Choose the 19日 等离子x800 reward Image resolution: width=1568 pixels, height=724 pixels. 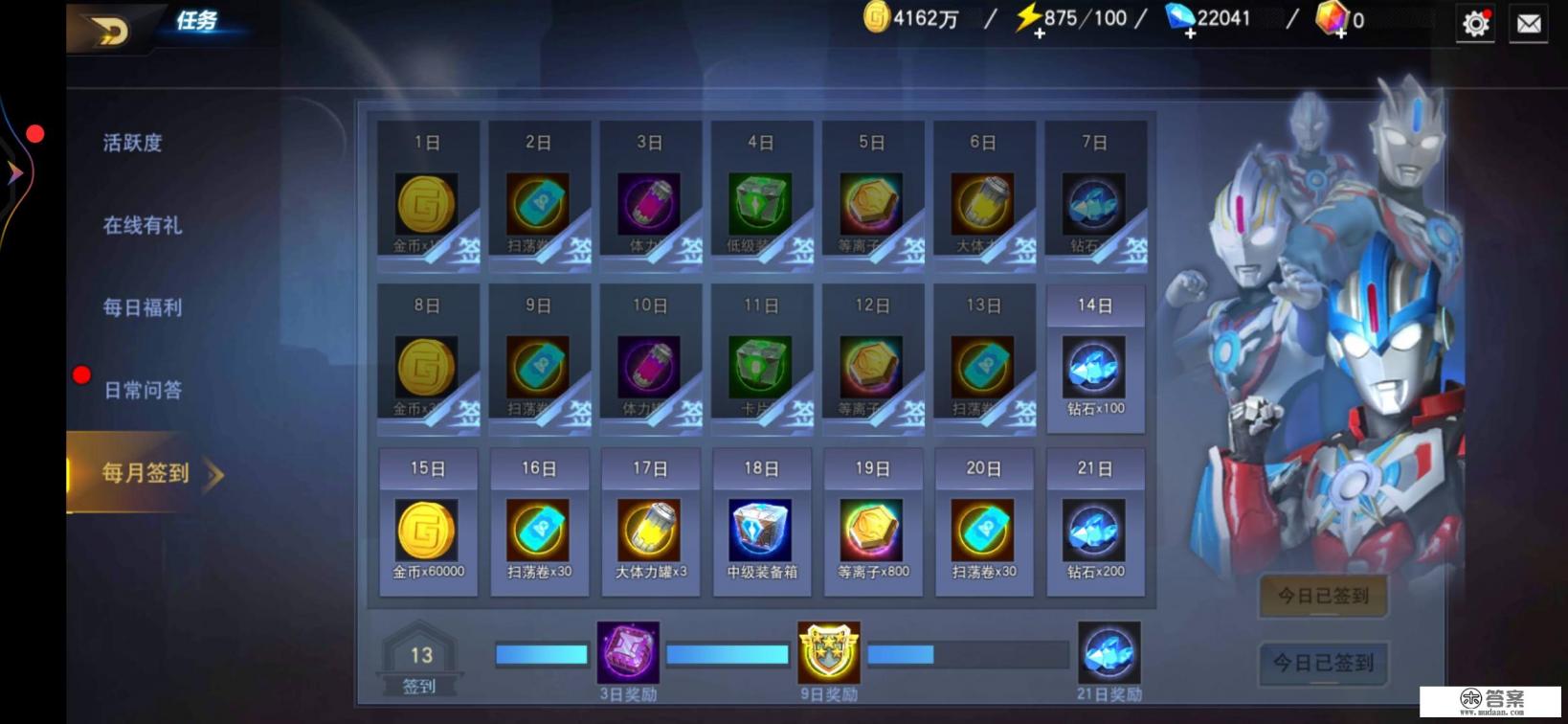872,531
